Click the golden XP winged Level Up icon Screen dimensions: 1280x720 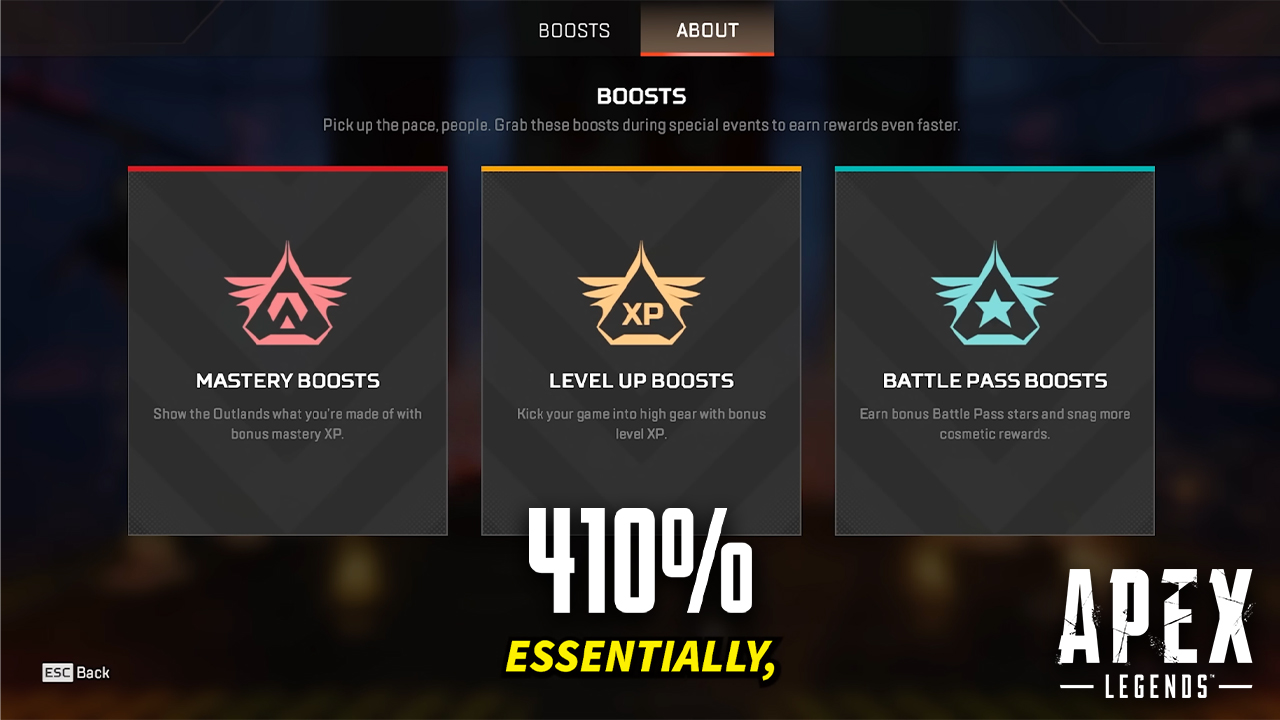pyautogui.click(x=641, y=290)
